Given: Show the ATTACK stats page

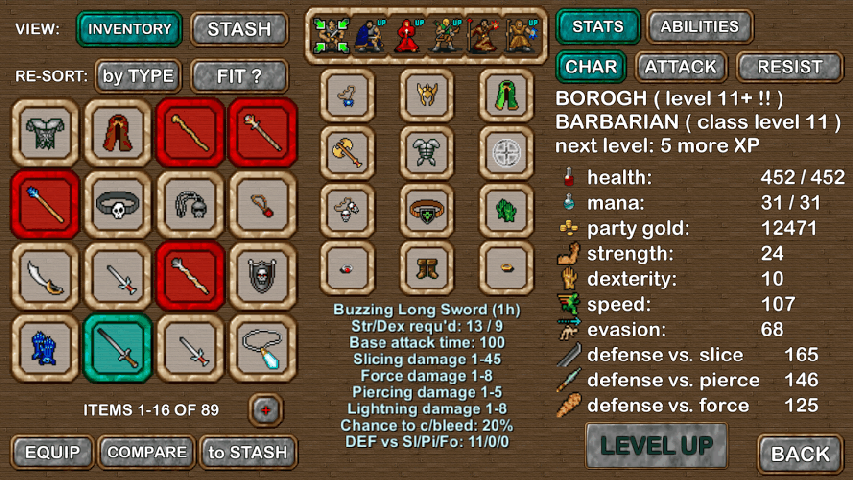Looking at the screenshot, I should pos(681,68).
